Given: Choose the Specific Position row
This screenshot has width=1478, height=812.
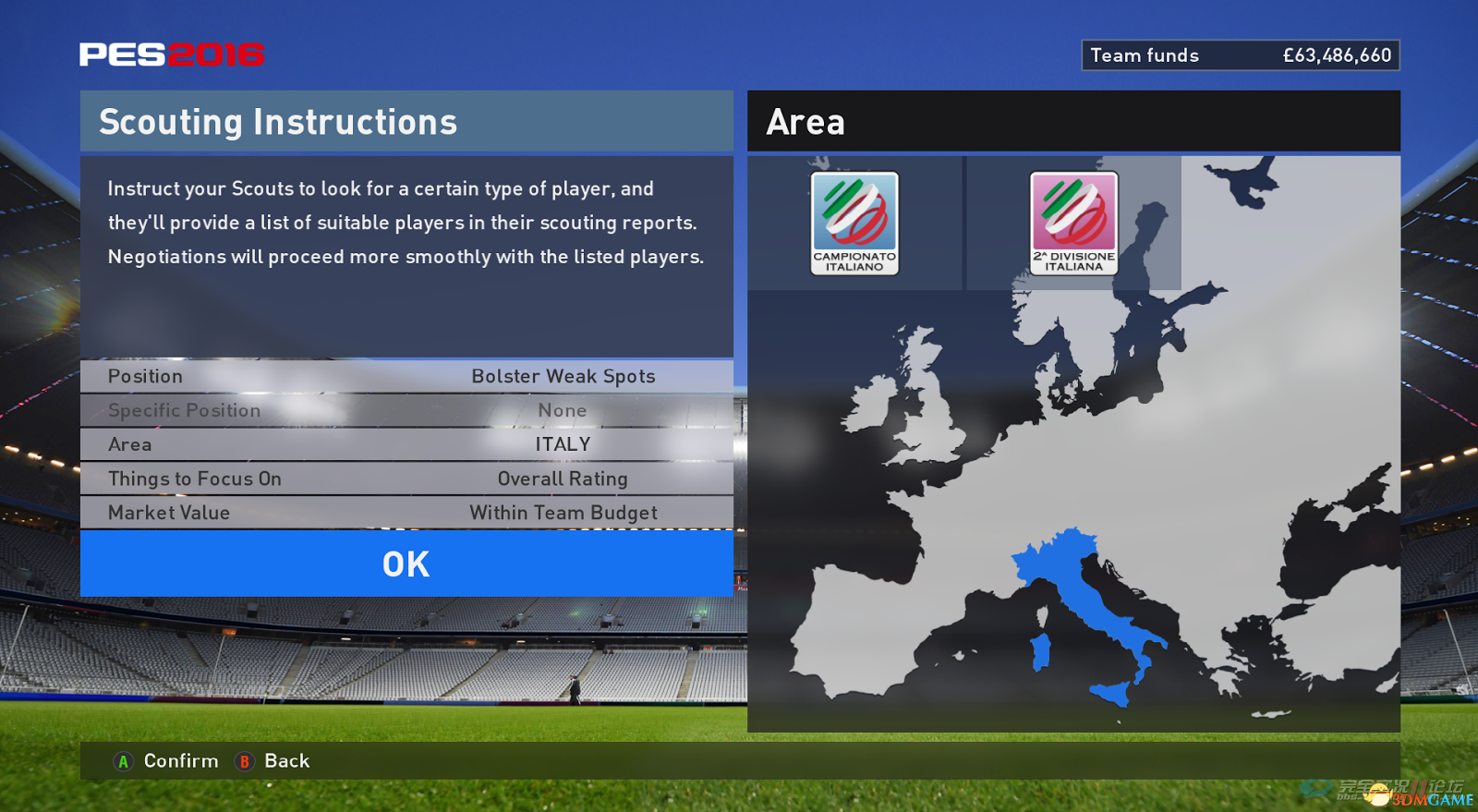Looking at the screenshot, I should 406,410.
